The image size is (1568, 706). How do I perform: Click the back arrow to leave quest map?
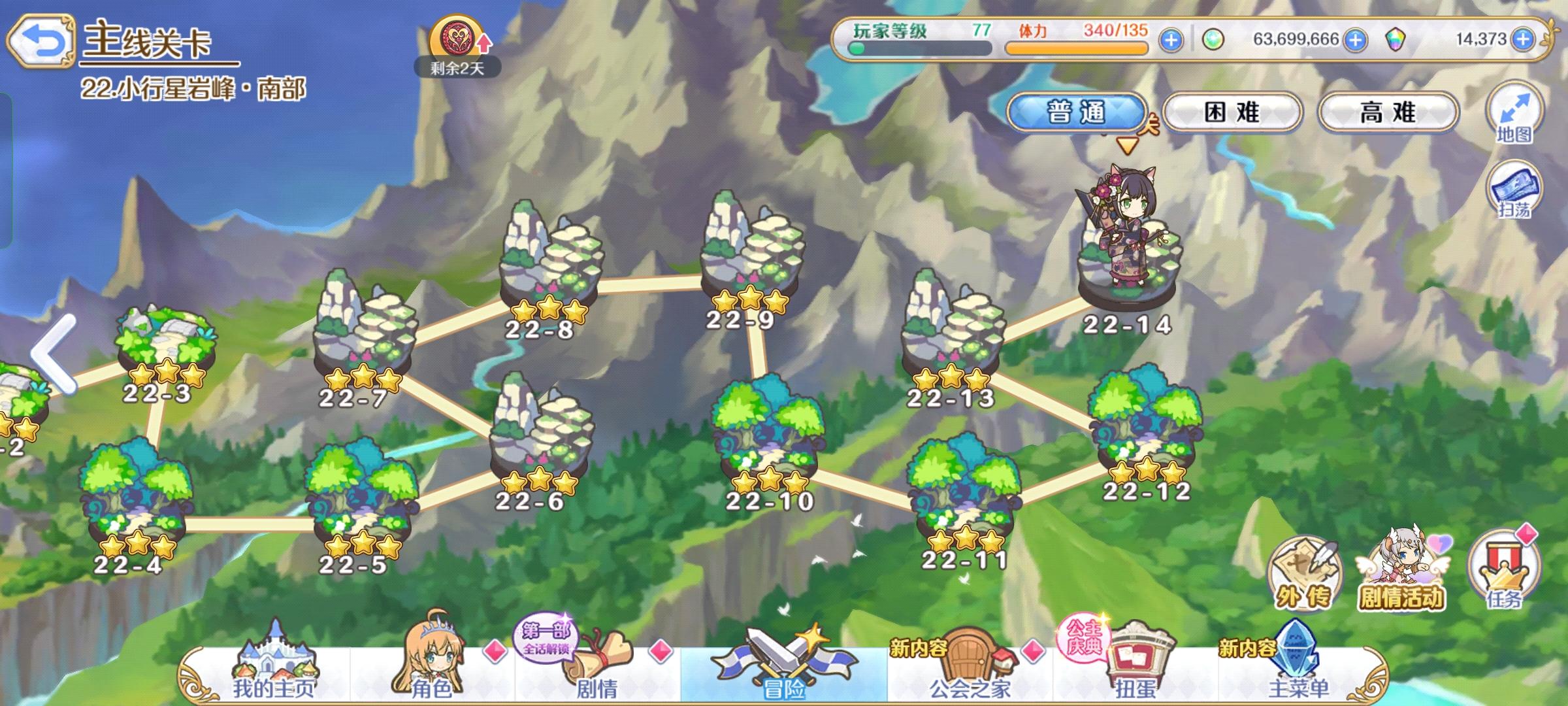[42, 39]
